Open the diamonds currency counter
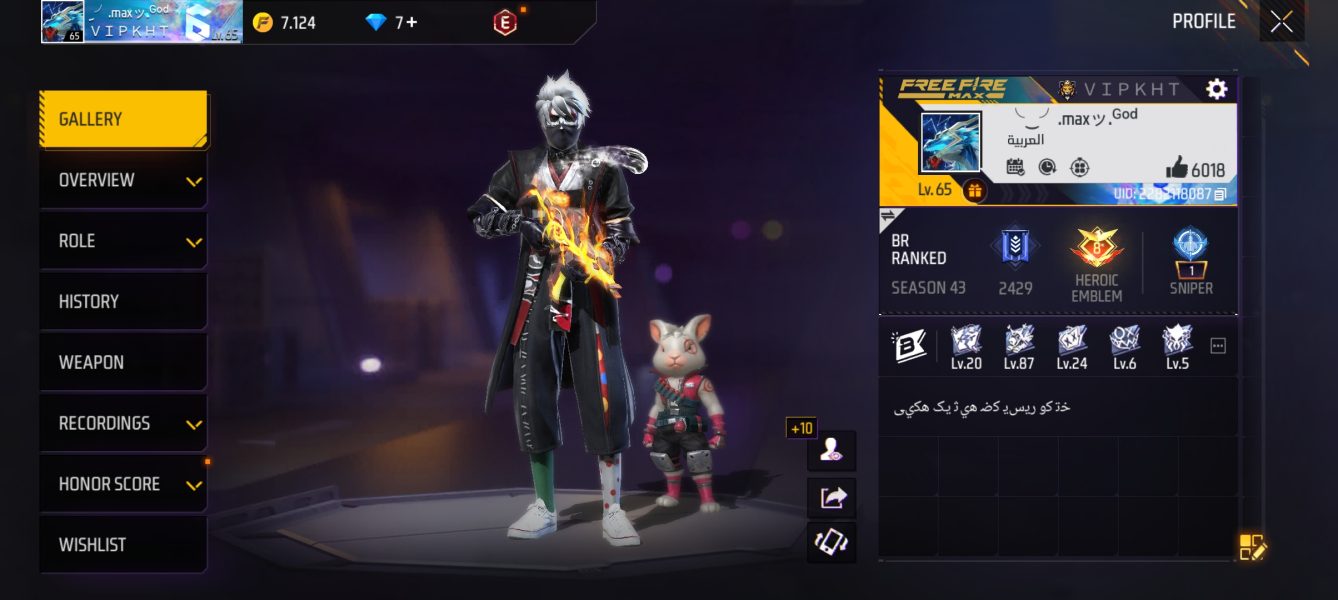 click(x=391, y=22)
